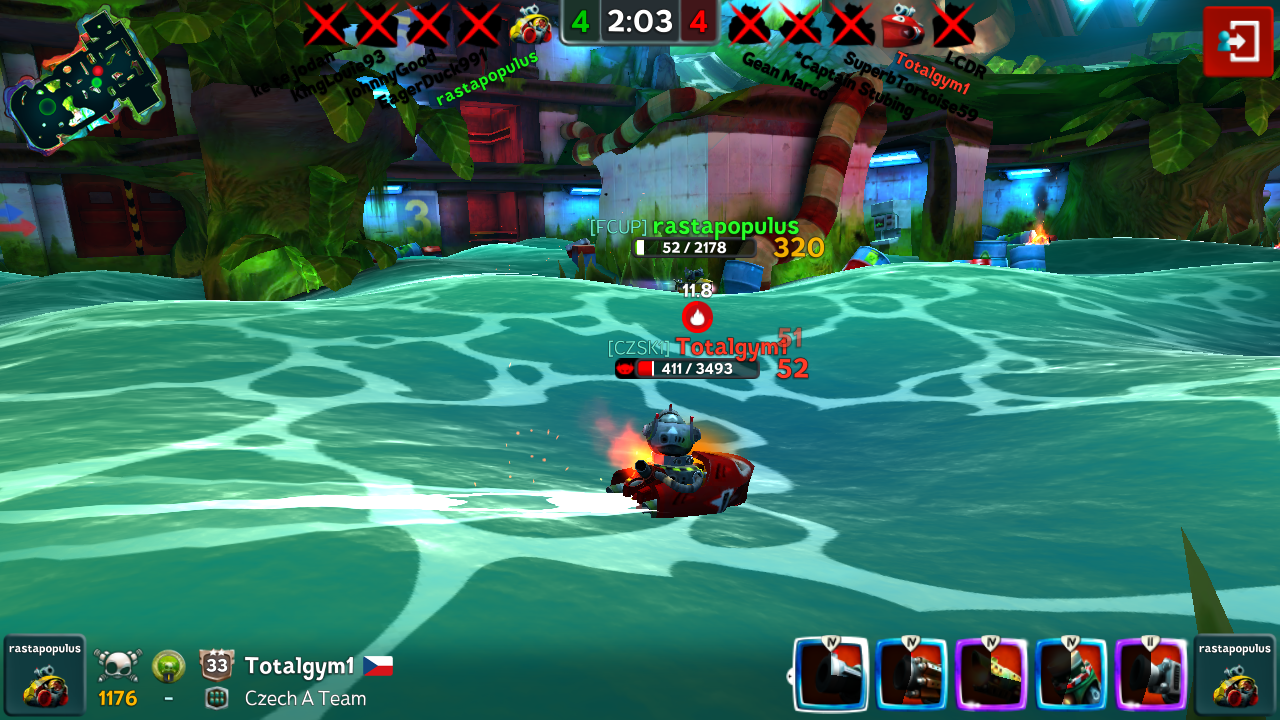Select Totalgym1's red boat in the scoreboard

(902, 24)
